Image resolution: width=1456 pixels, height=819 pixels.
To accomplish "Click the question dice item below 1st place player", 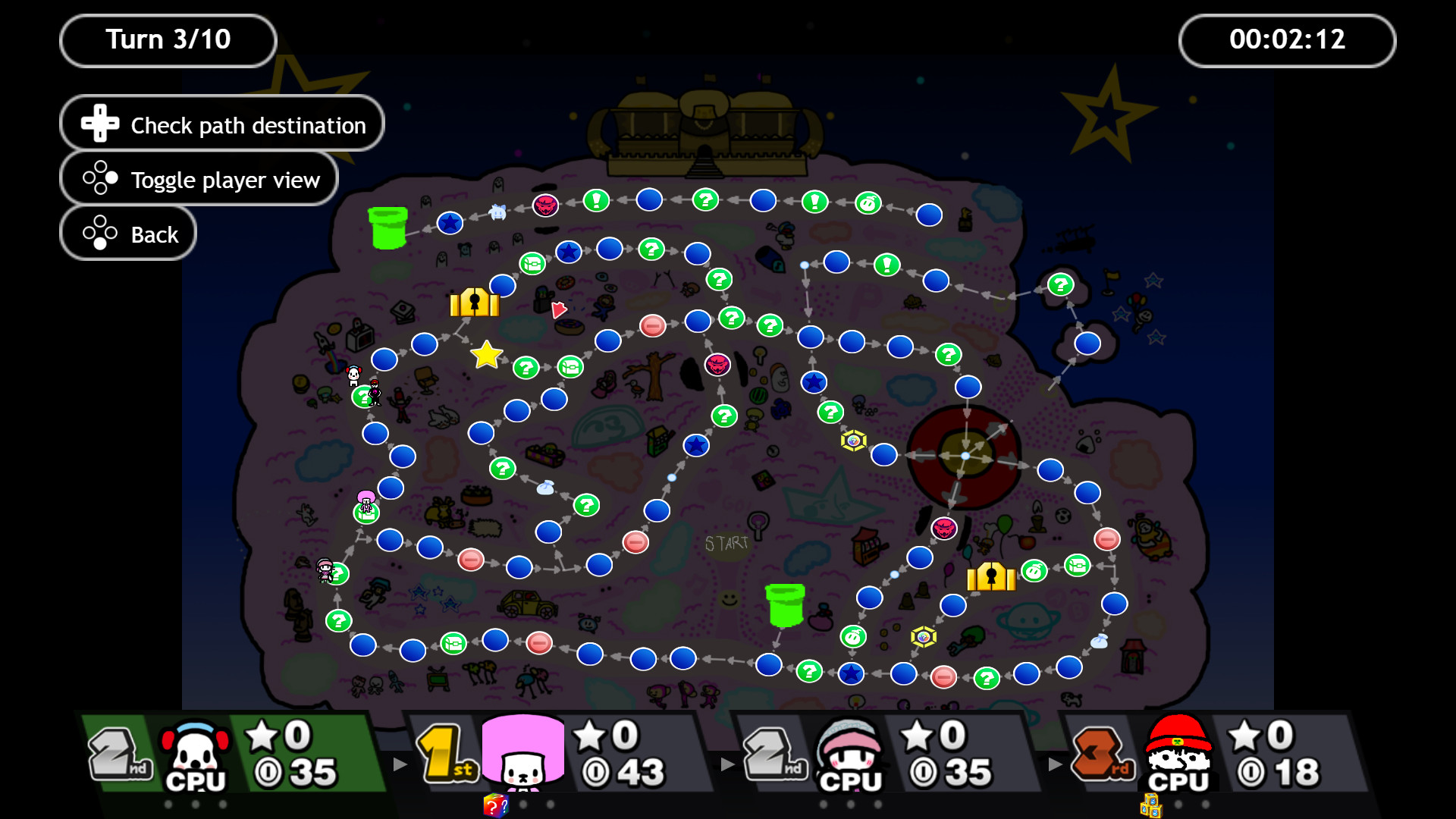I will click(497, 806).
